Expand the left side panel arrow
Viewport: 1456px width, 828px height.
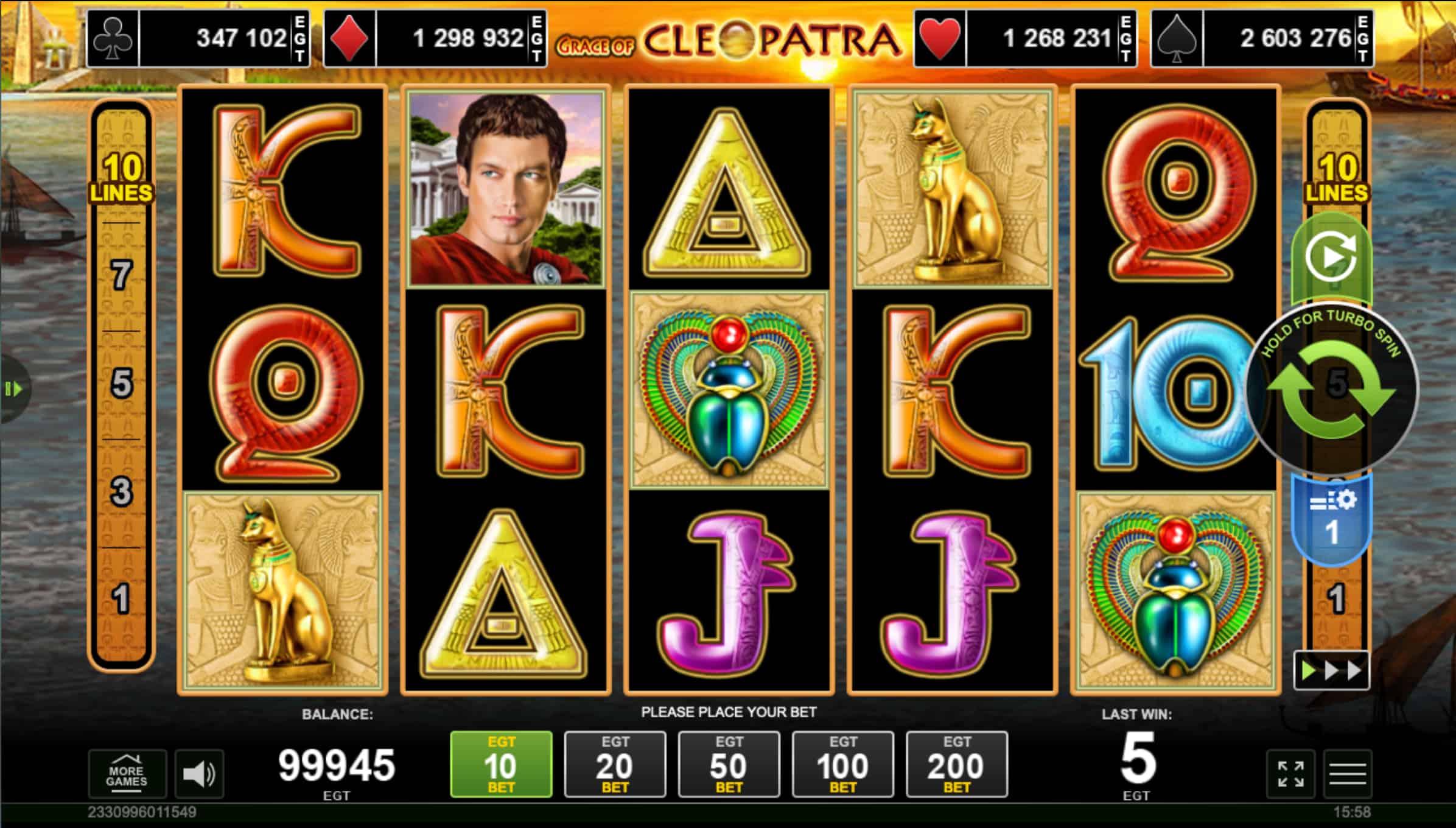point(13,388)
